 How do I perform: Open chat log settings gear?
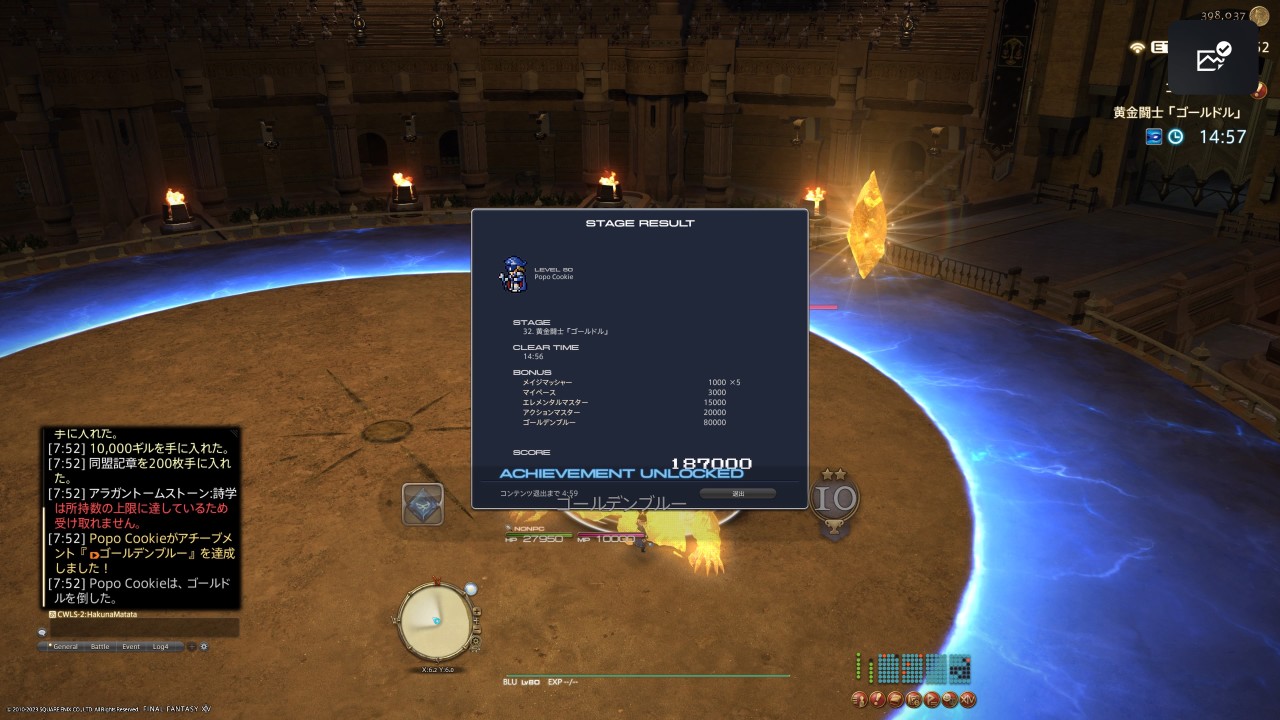204,646
